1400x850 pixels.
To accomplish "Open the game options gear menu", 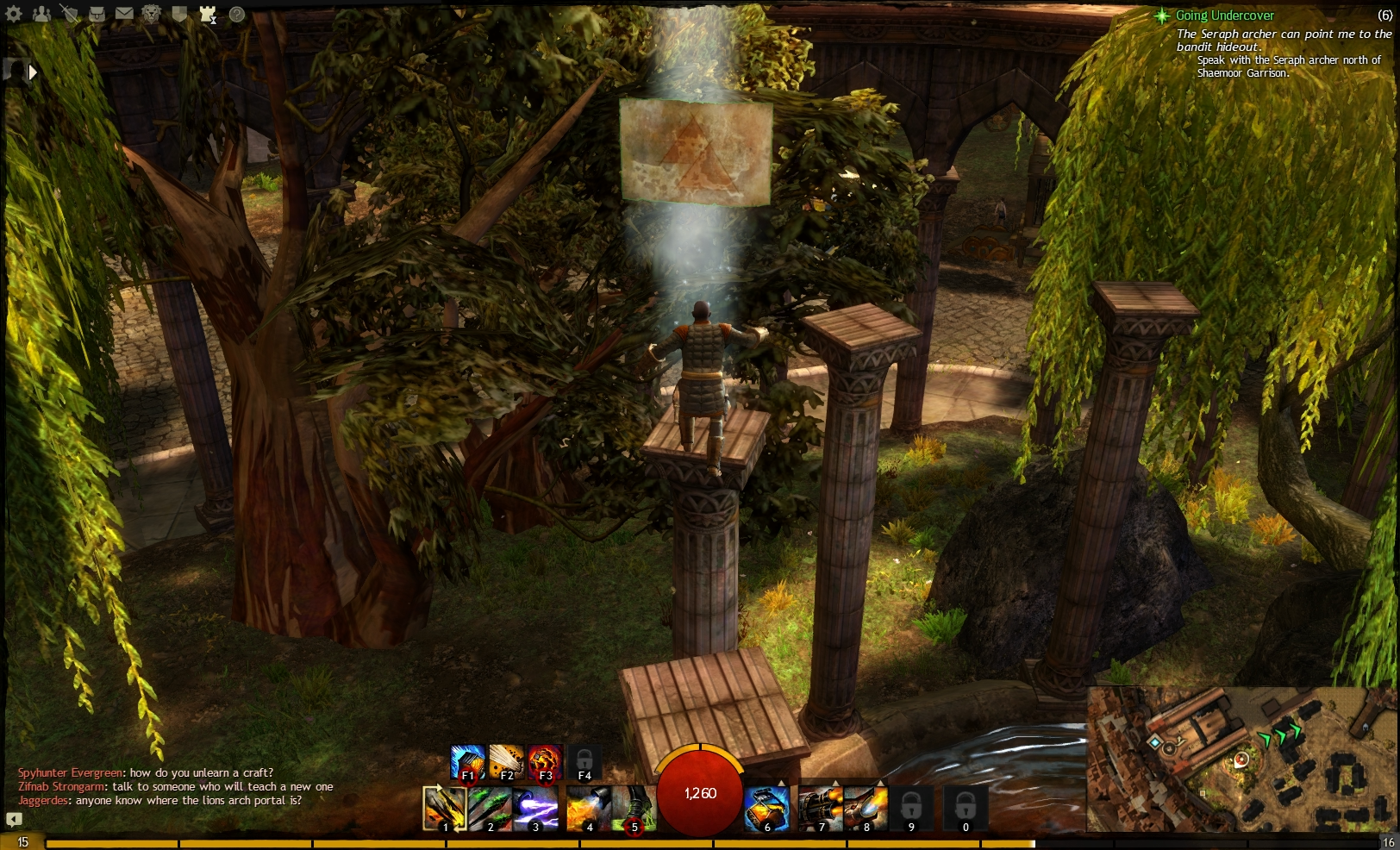I will pyautogui.click(x=14, y=15).
